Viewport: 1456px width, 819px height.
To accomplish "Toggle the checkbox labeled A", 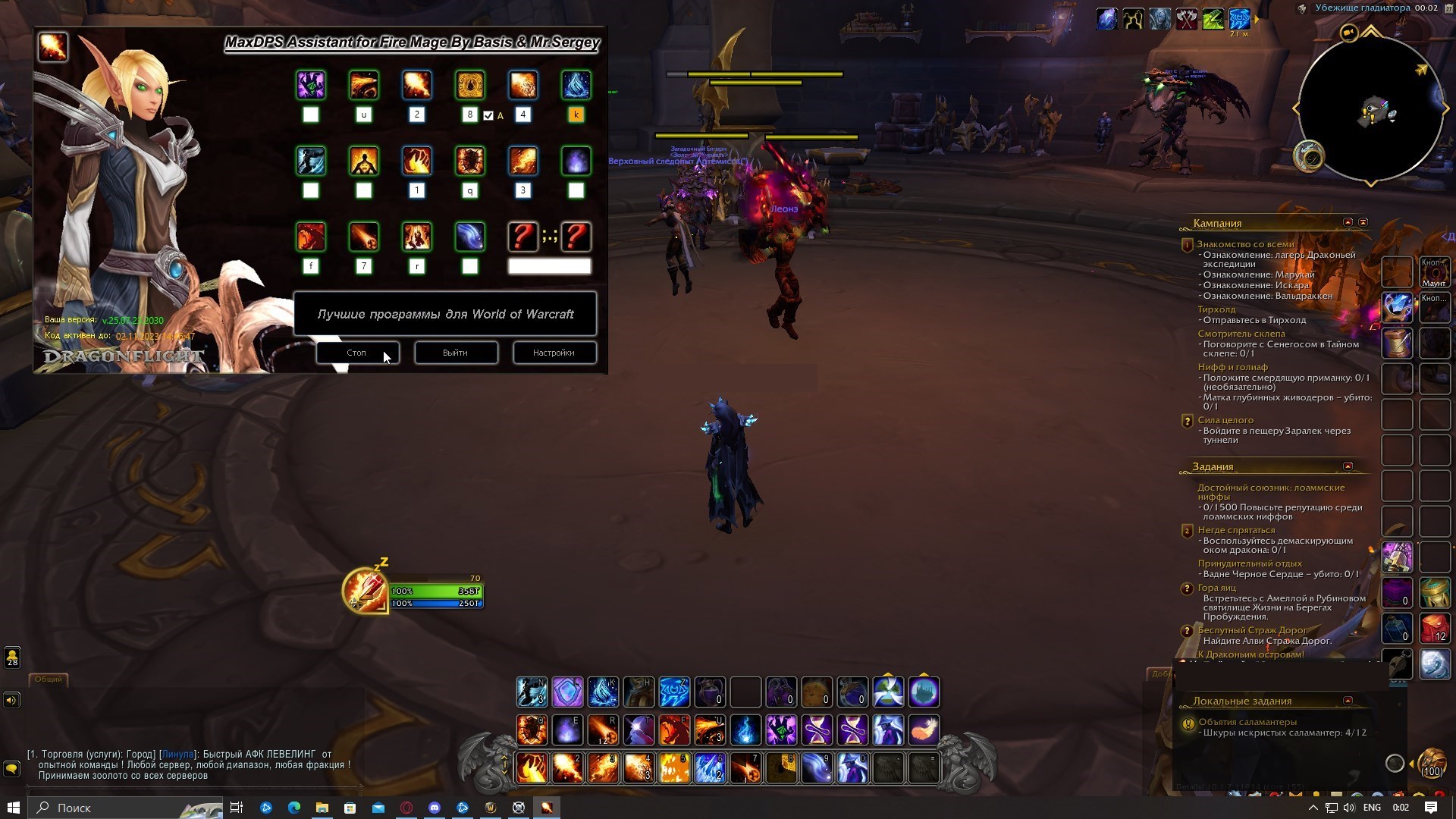I will click(488, 115).
